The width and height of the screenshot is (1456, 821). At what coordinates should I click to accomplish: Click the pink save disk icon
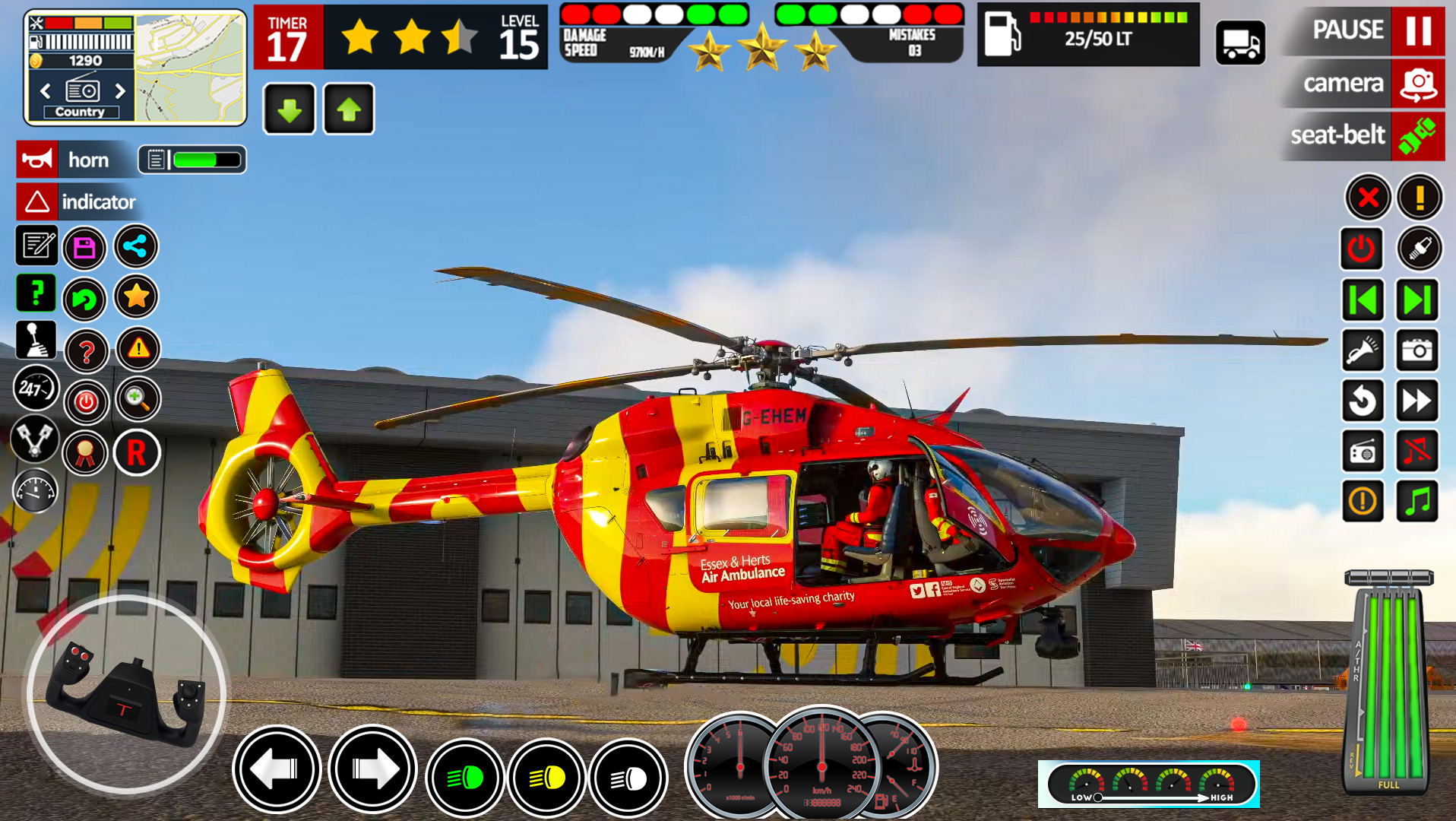(x=84, y=248)
